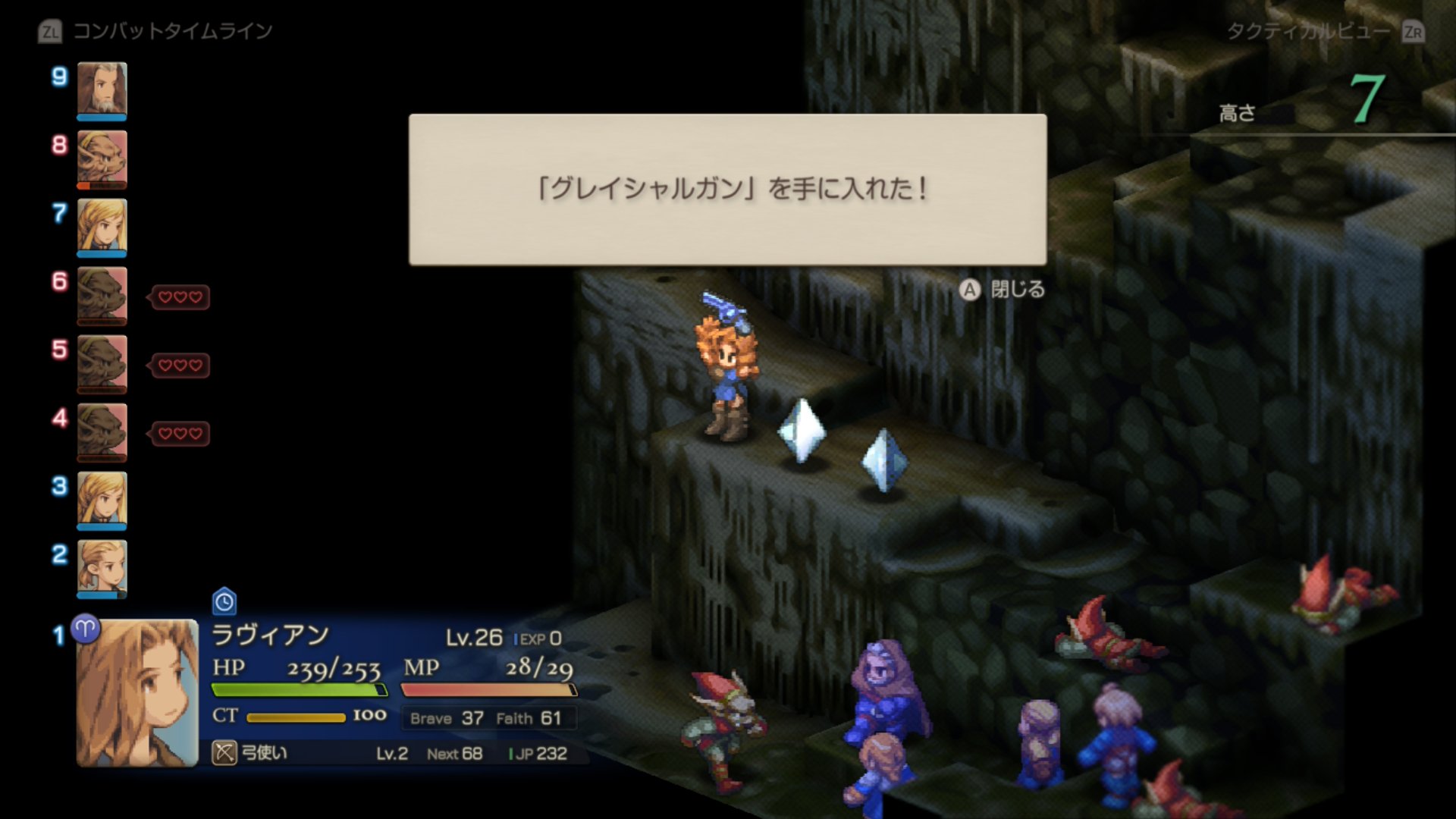Image resolution: width=1456 pixels, height=819 pixels.
Task: Toggle the コンバットタイムライン header
Action: (x=156, y=32)
